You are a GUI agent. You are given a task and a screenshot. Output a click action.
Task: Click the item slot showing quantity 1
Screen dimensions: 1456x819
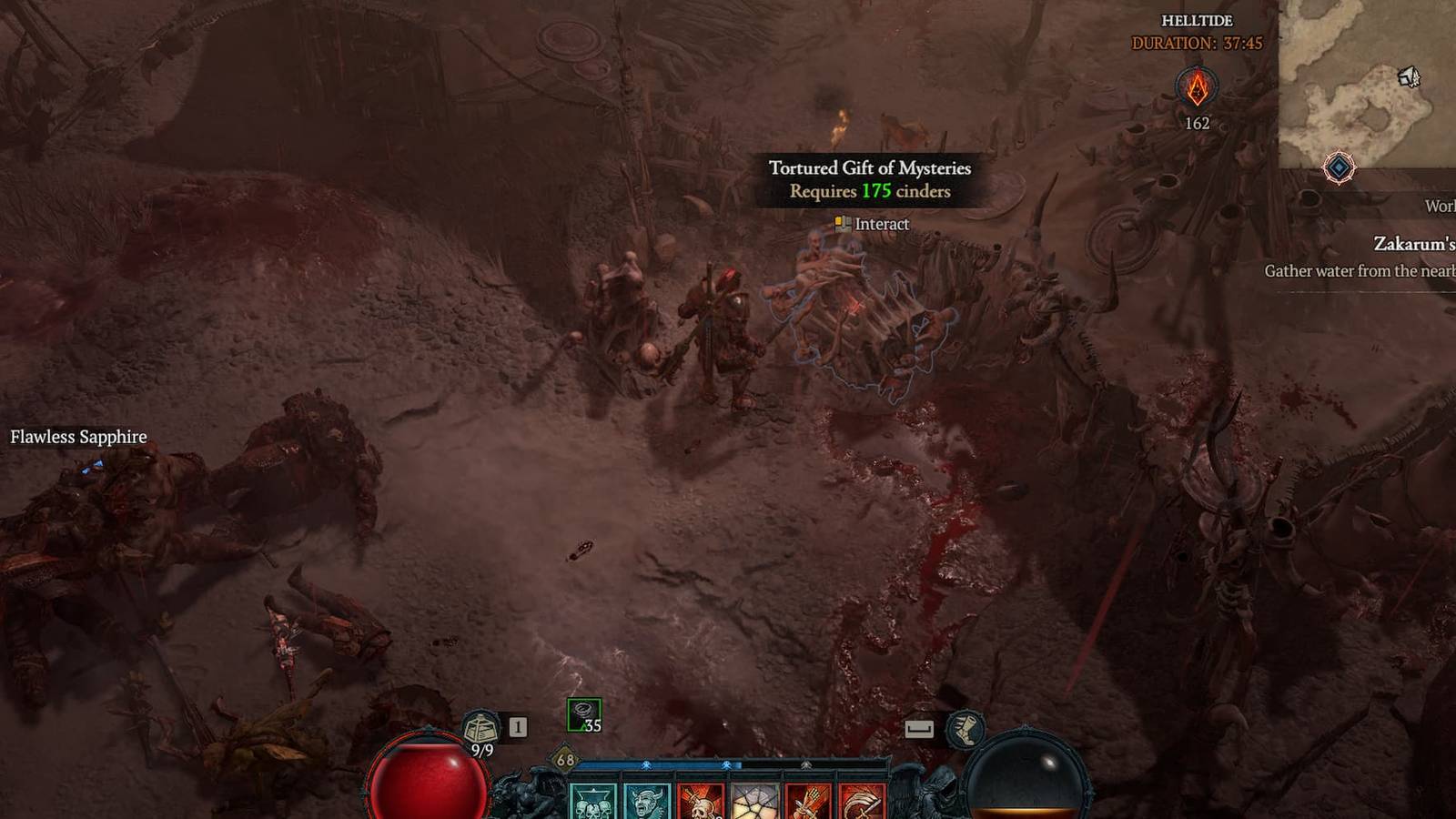[517, 725]
